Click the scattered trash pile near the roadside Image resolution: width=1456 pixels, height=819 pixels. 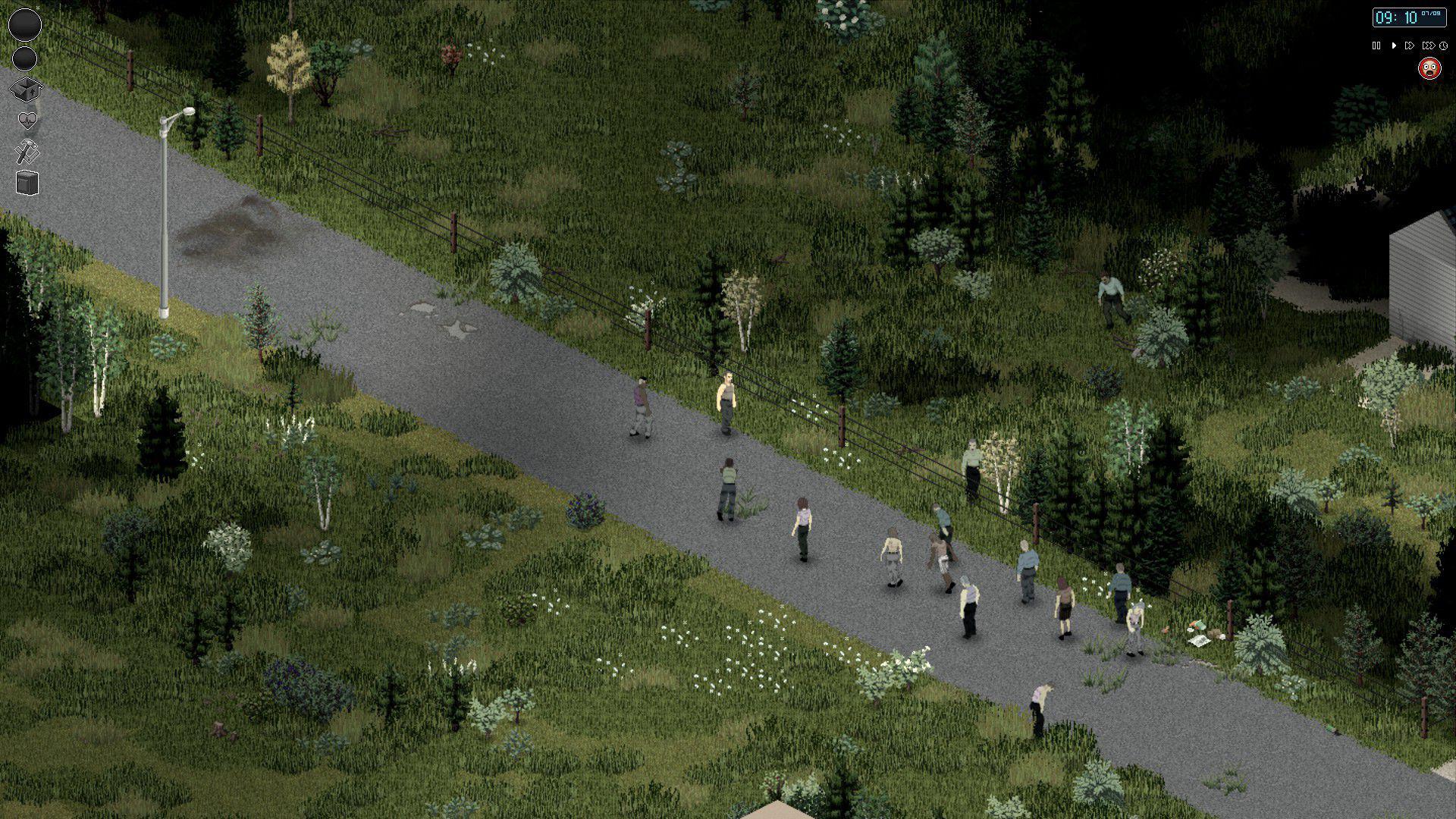[x=1198, y=632]
